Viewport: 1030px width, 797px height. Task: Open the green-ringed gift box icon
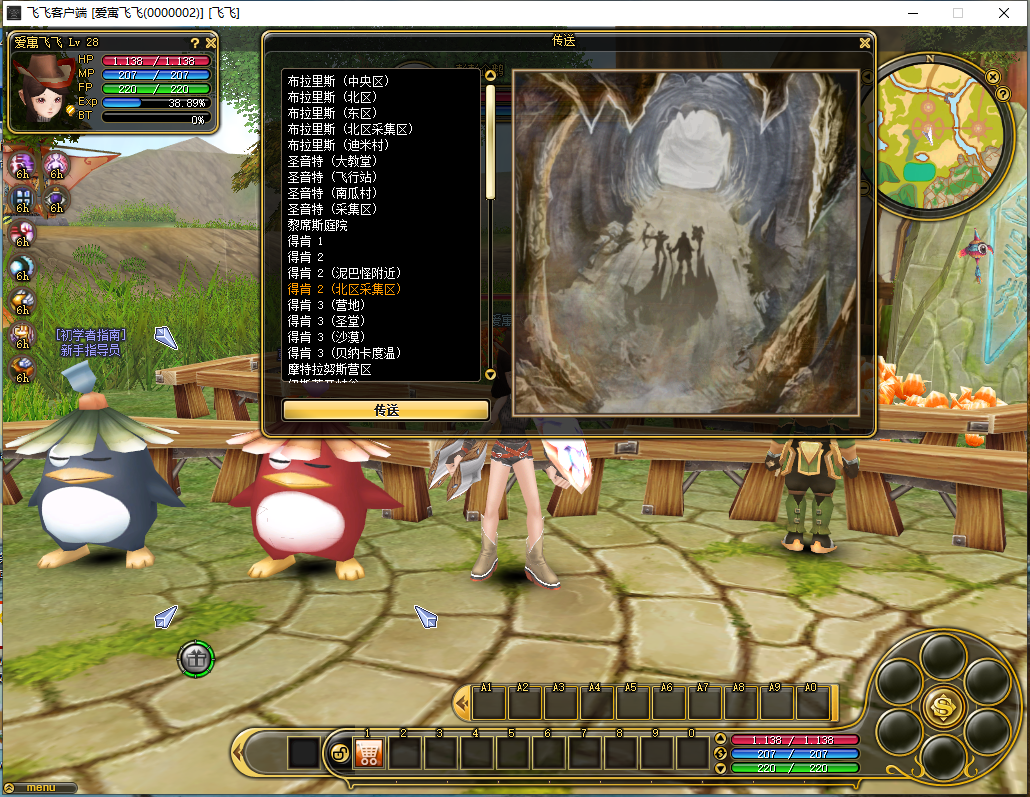click(x=196, y=658)
